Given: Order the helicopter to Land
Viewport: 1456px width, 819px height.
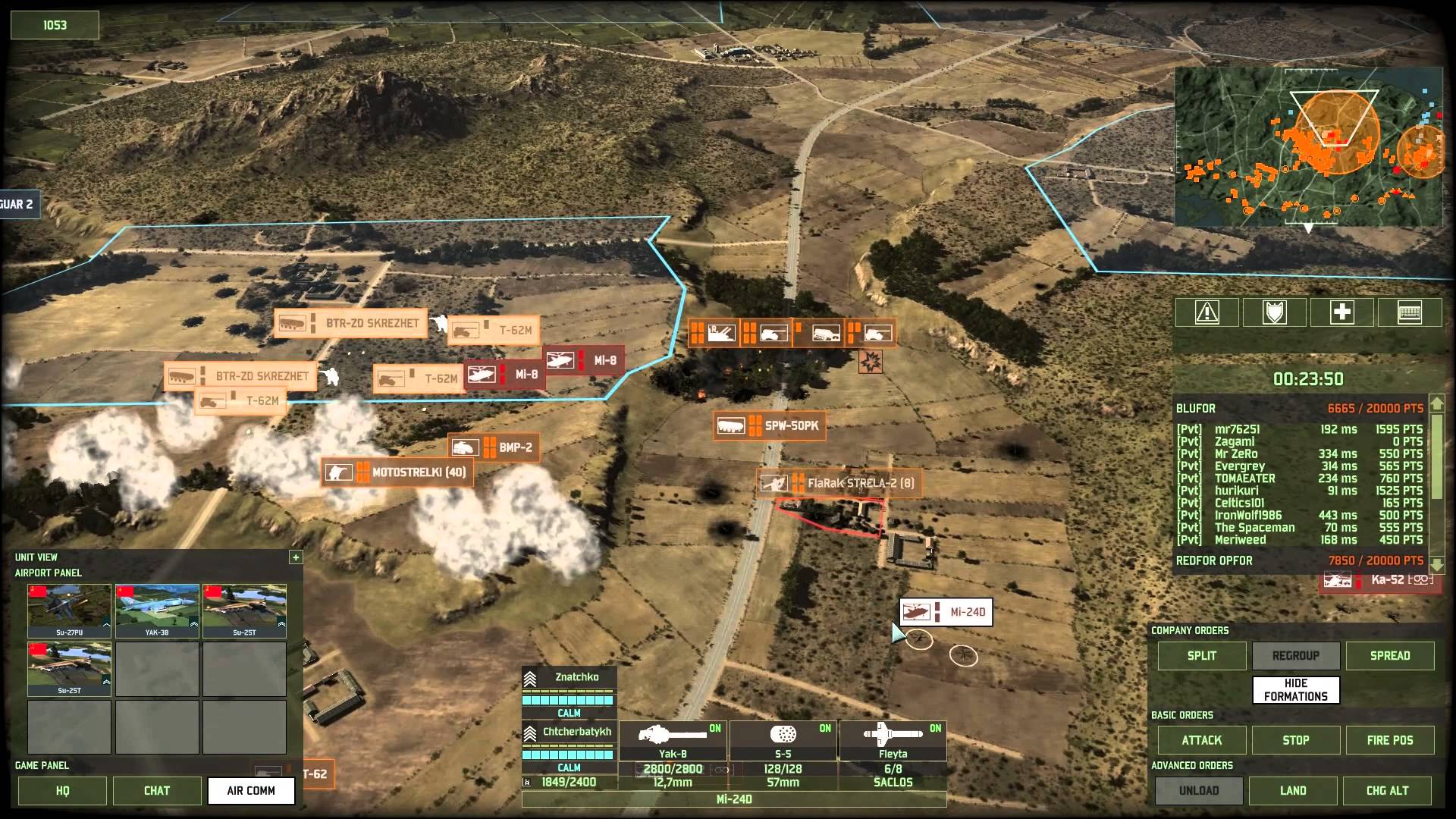Looking at the screenshot, I should coord(1293,790).
